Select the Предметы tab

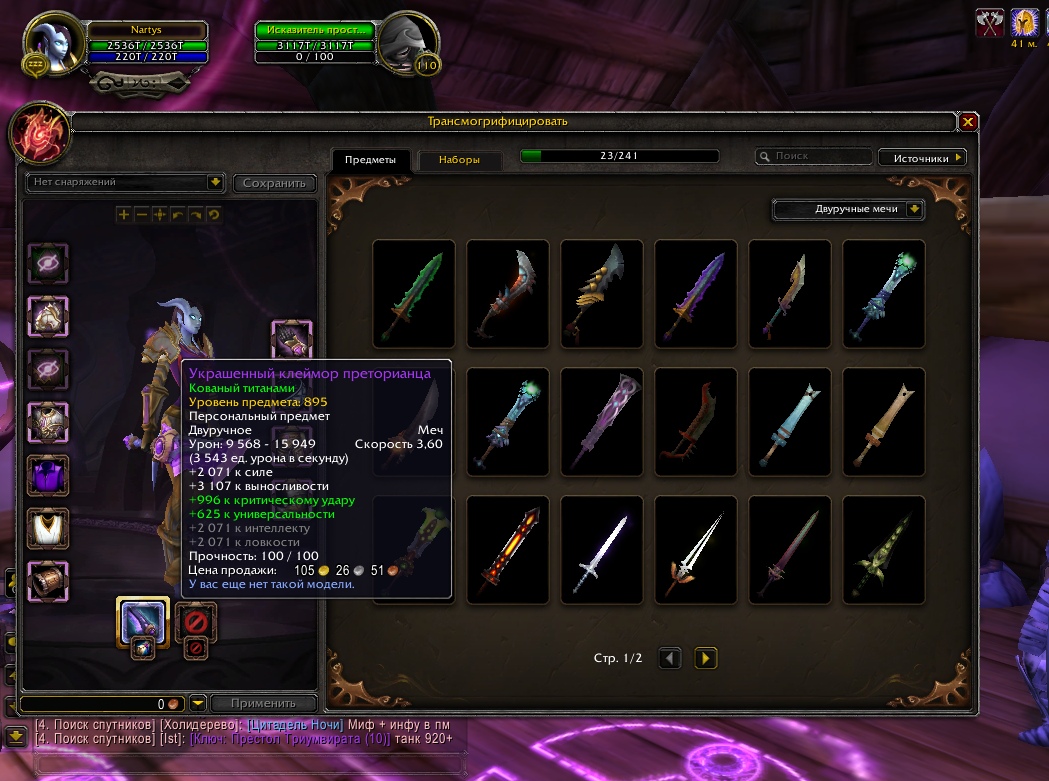click(370, 160)
